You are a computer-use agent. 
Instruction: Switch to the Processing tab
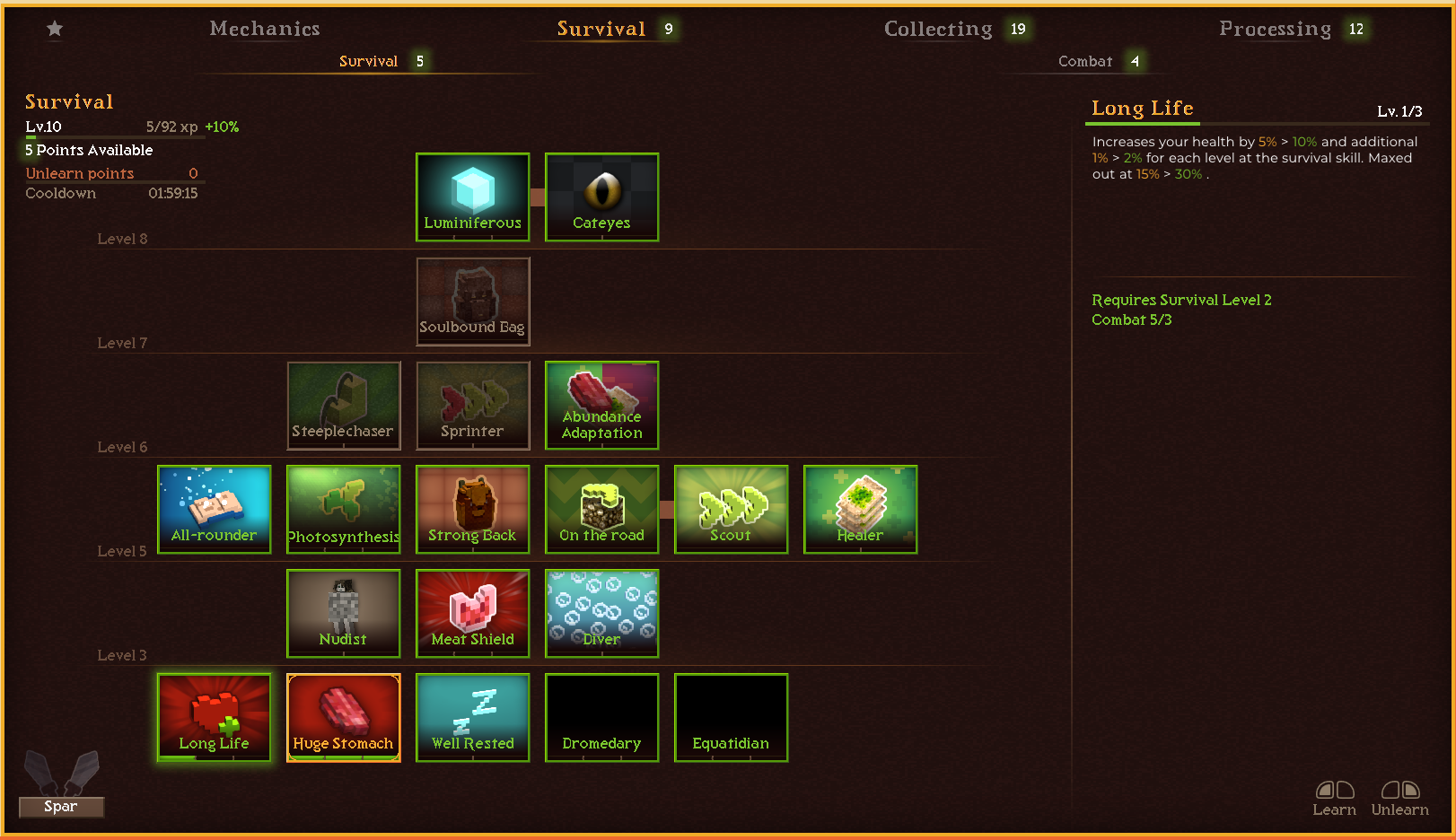click(x=1275, y=29)
